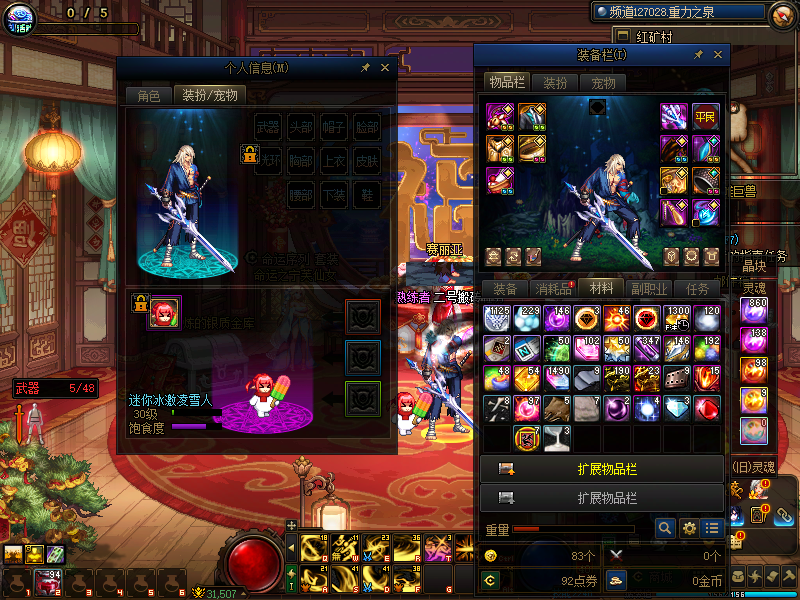Pin the 装备栏 inventory window
This screenshot has height=600, width=800.
[697, 55]
